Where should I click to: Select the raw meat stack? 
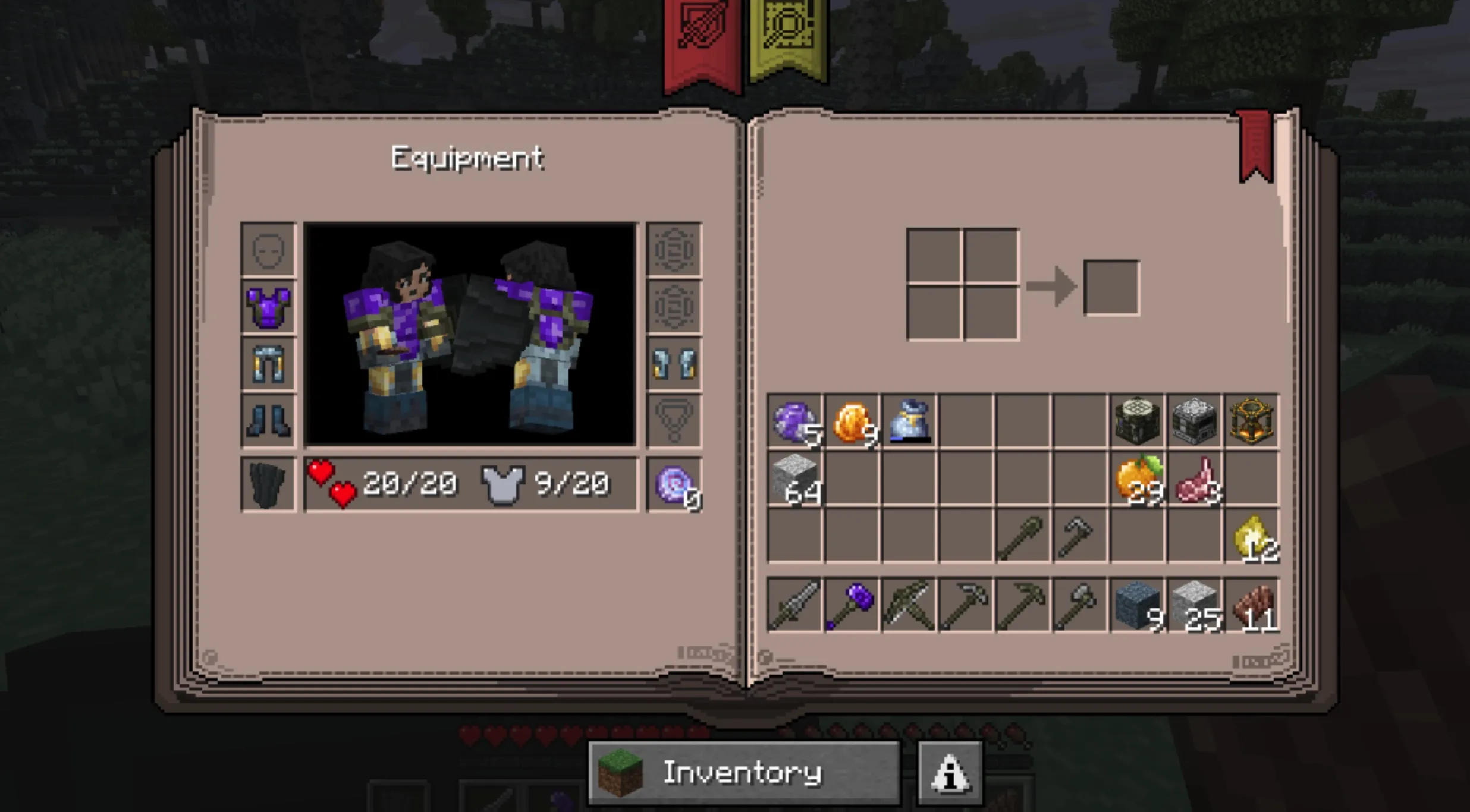pyautogui.click(x=1194, y=479)
